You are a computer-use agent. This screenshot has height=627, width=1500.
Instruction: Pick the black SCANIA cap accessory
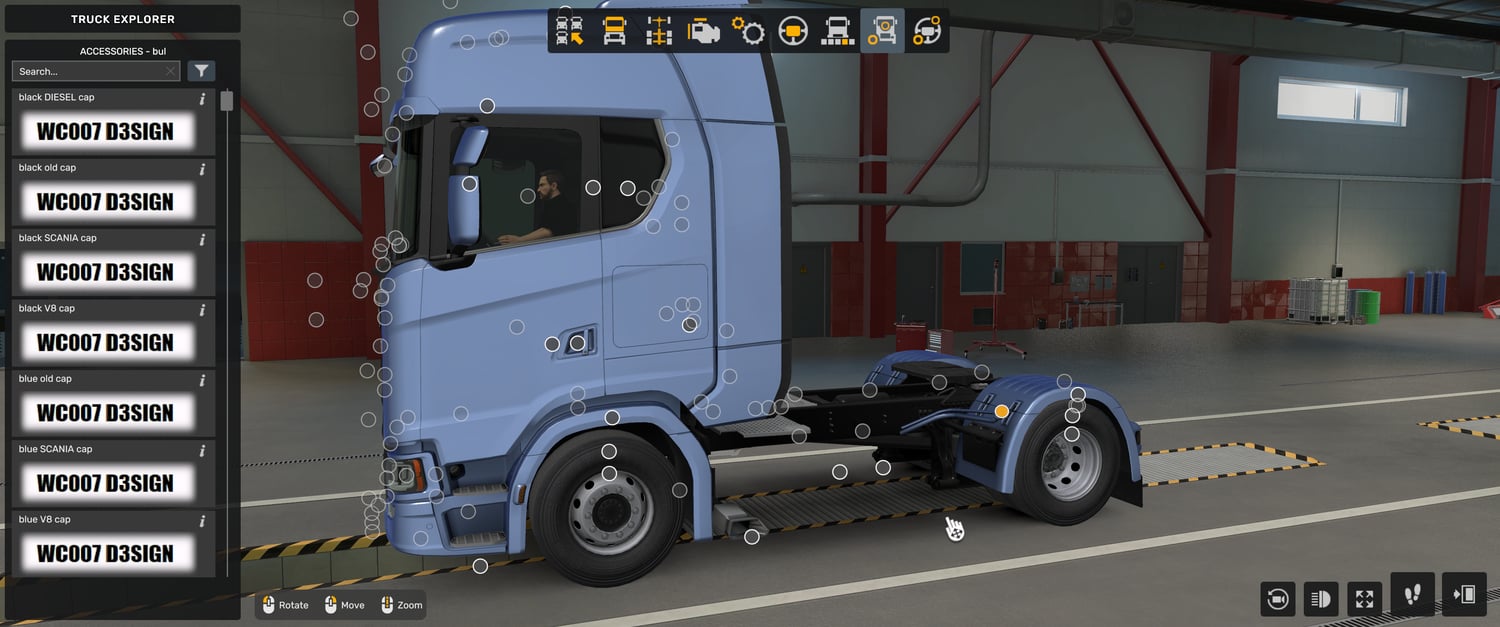pyautogui.click(x=105, y=272)
